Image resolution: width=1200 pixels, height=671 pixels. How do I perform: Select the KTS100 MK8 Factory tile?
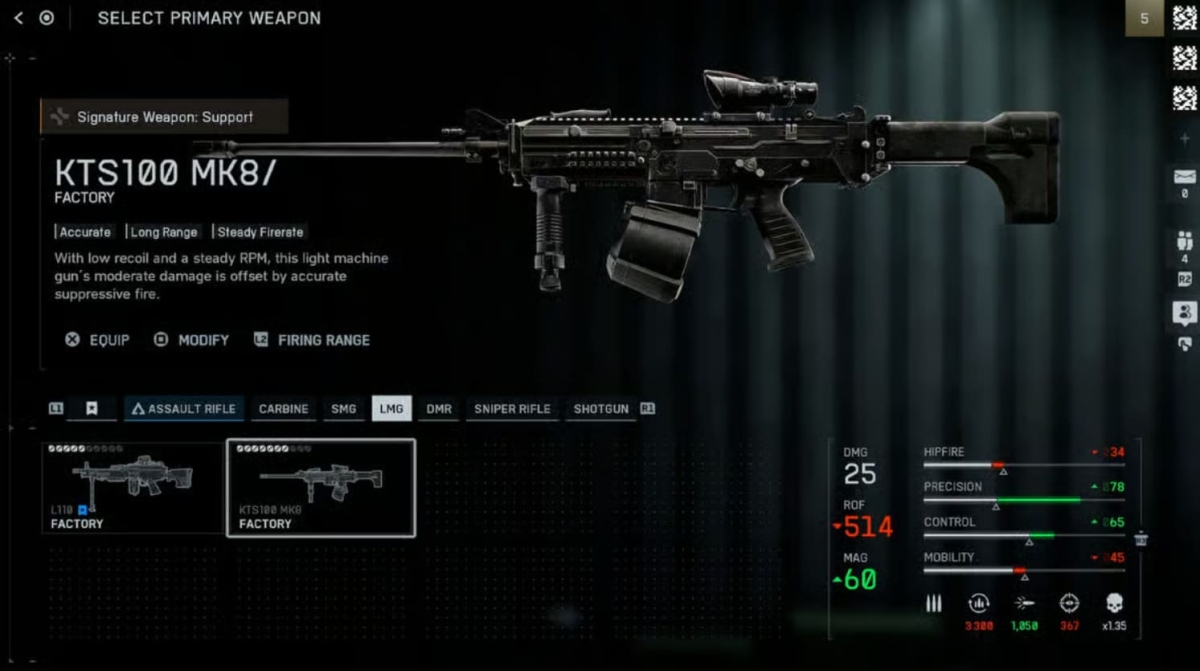click(321, 487)
